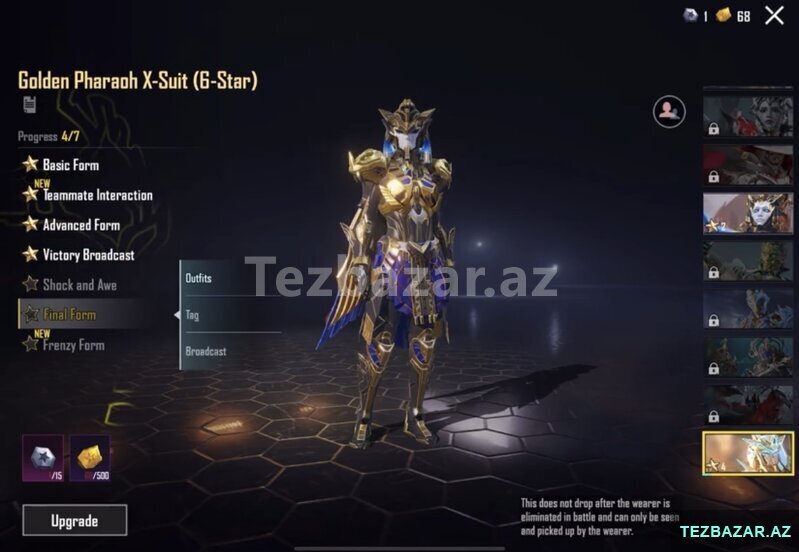799x552 pixels.
Task: Open the Tag tab
Action: 193,315
